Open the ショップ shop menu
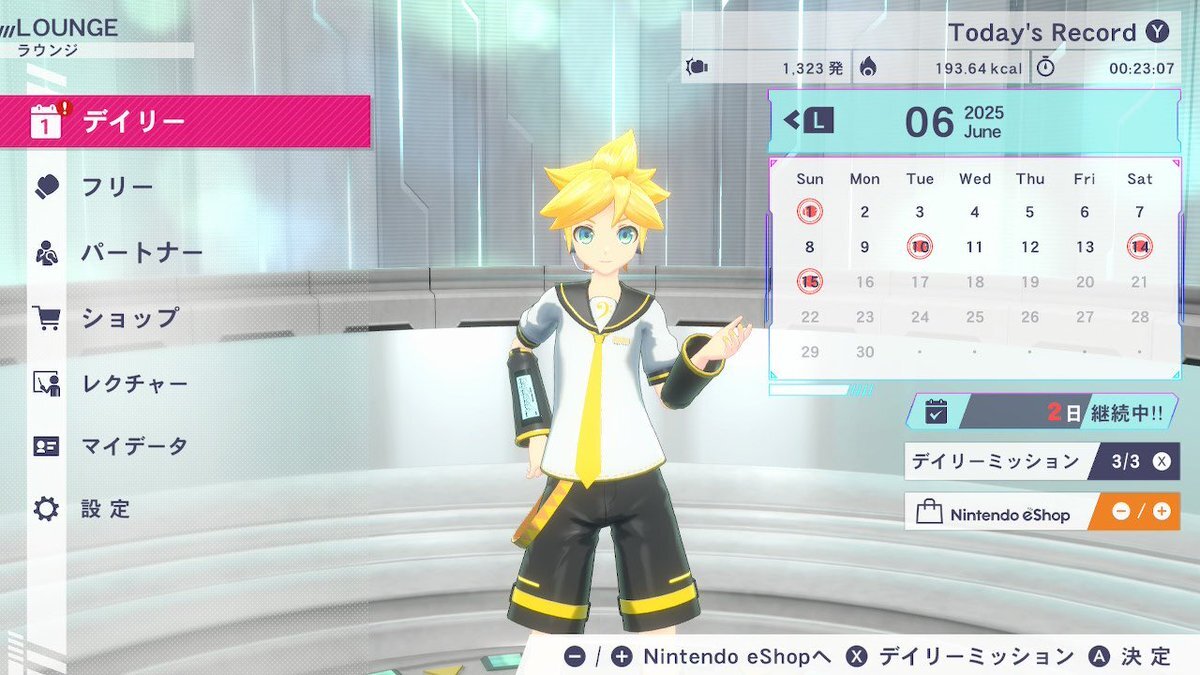Image resolution: width=1200 pixels, height=675 pixels. [x=130, y=317]
